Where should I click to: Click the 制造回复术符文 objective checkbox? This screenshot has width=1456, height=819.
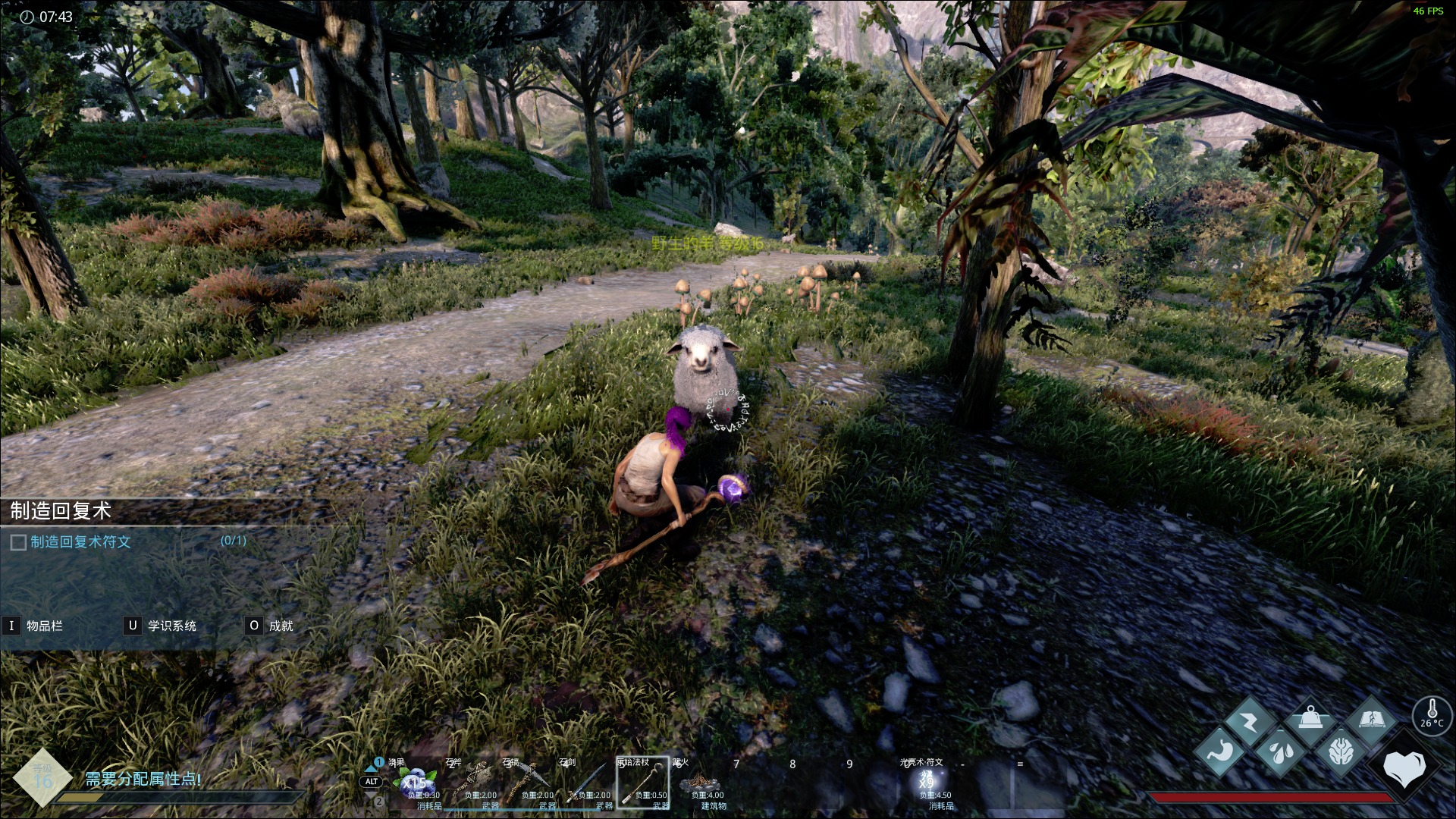point(18,542)
